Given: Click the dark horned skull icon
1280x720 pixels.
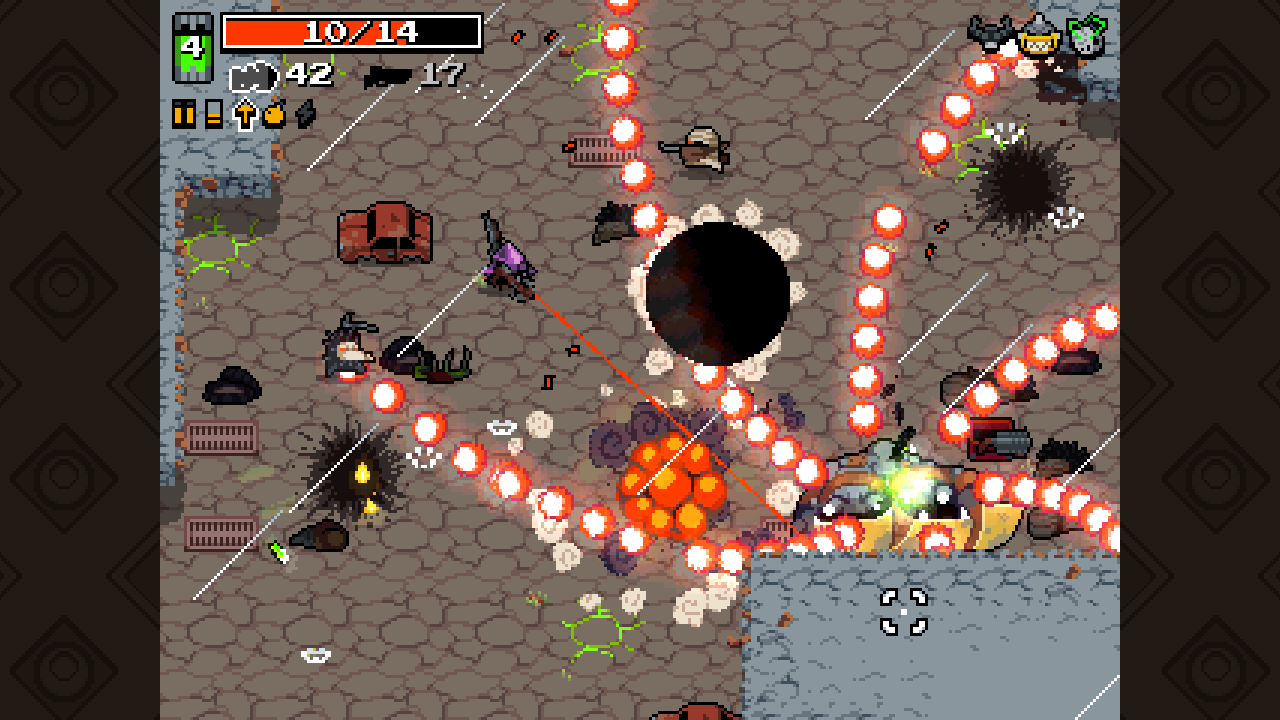Looking at the screenshot, I should (x=991, y=32).
